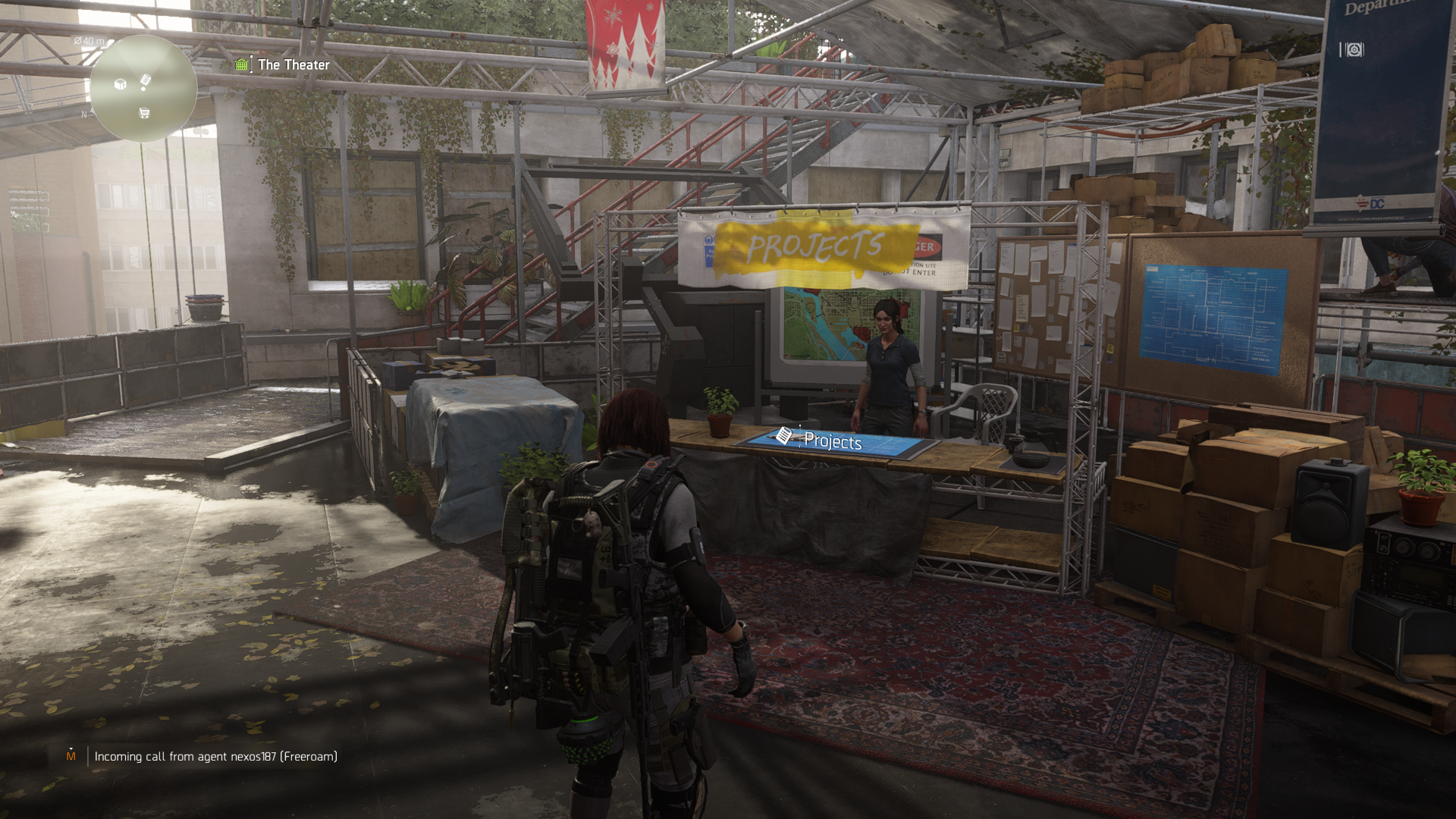Open the Projects desk prompt
Image resolution: width=1456 pixels, height=819 pixels.
click(x=832, y=441)
